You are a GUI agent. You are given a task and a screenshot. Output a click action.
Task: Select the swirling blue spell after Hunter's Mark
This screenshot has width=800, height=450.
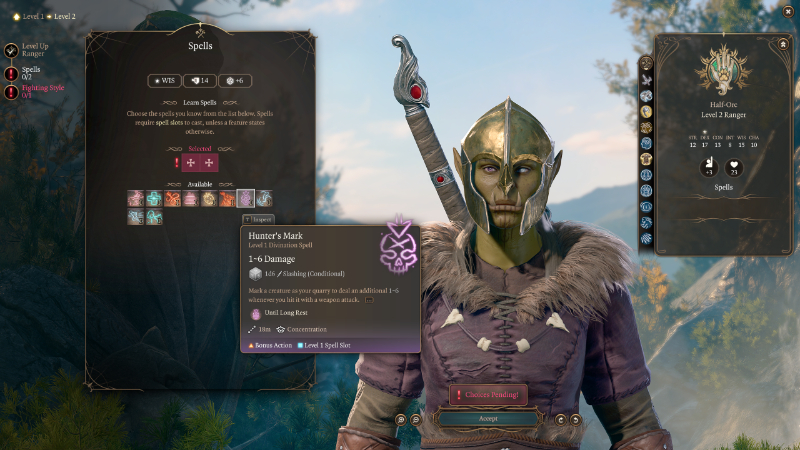pyautogui.click(x=264, y=198)
